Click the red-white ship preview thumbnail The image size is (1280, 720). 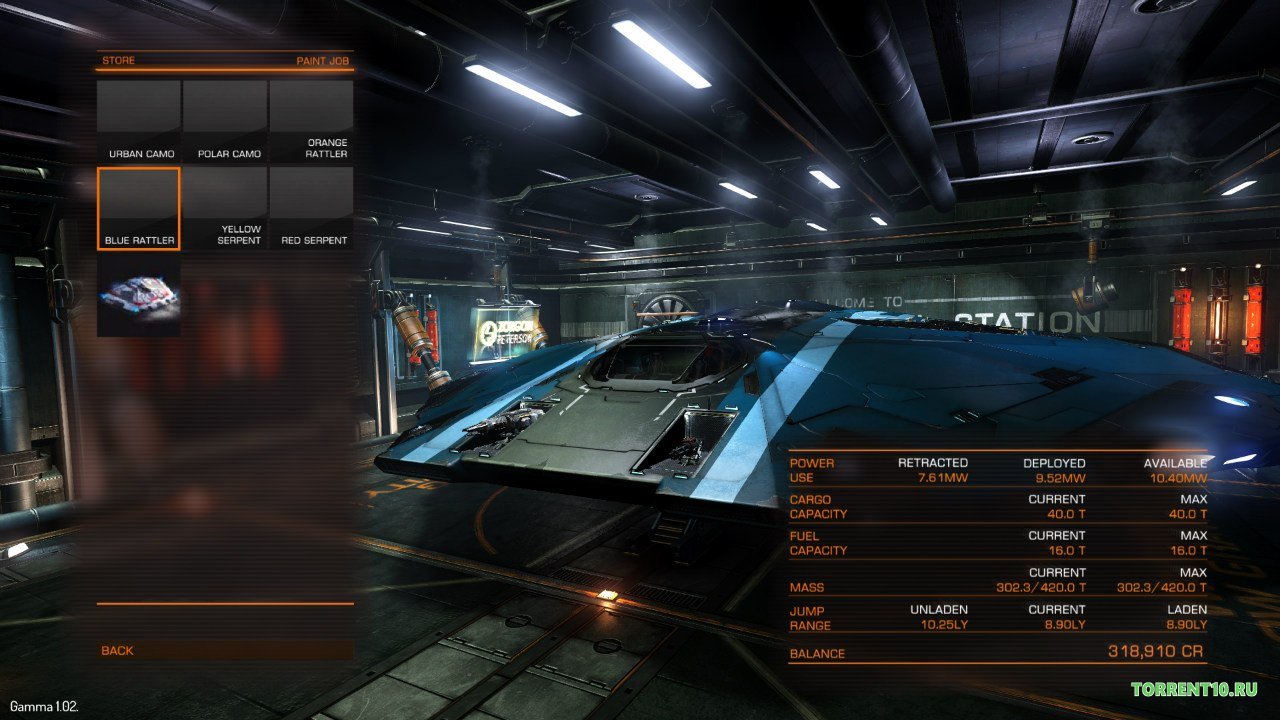[x=139, y=294]
